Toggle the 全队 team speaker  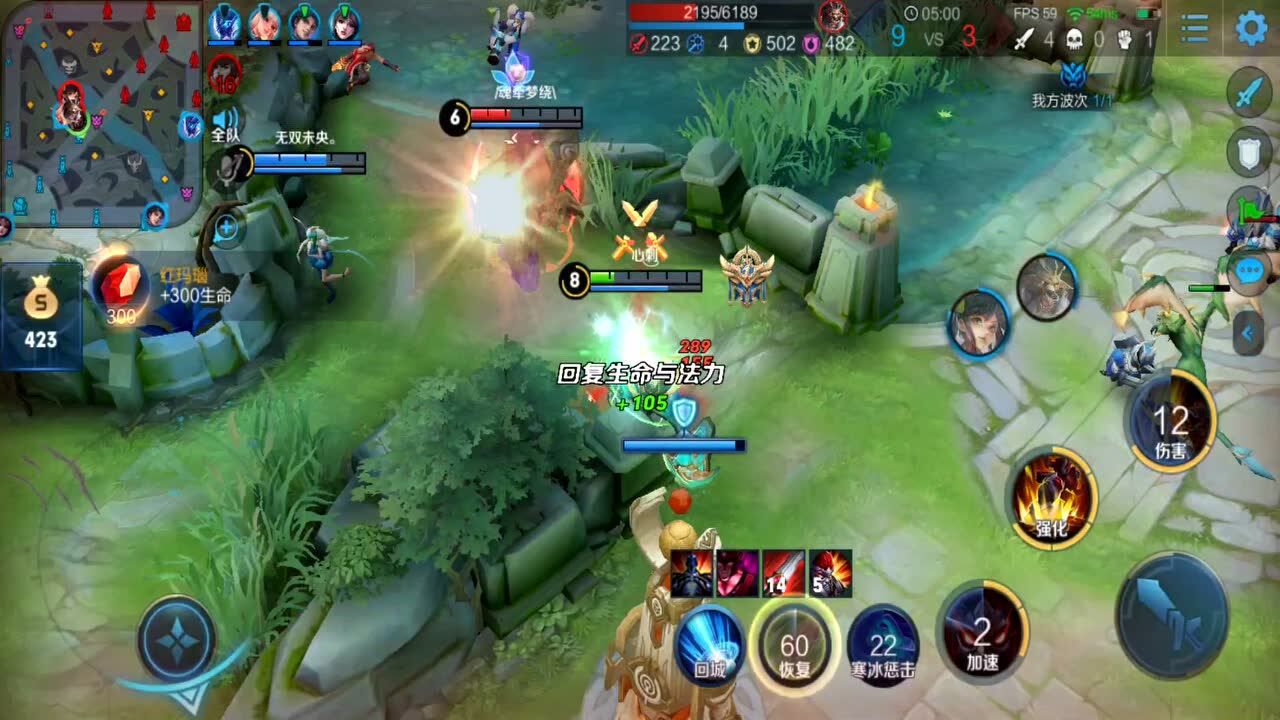[223, 124]
